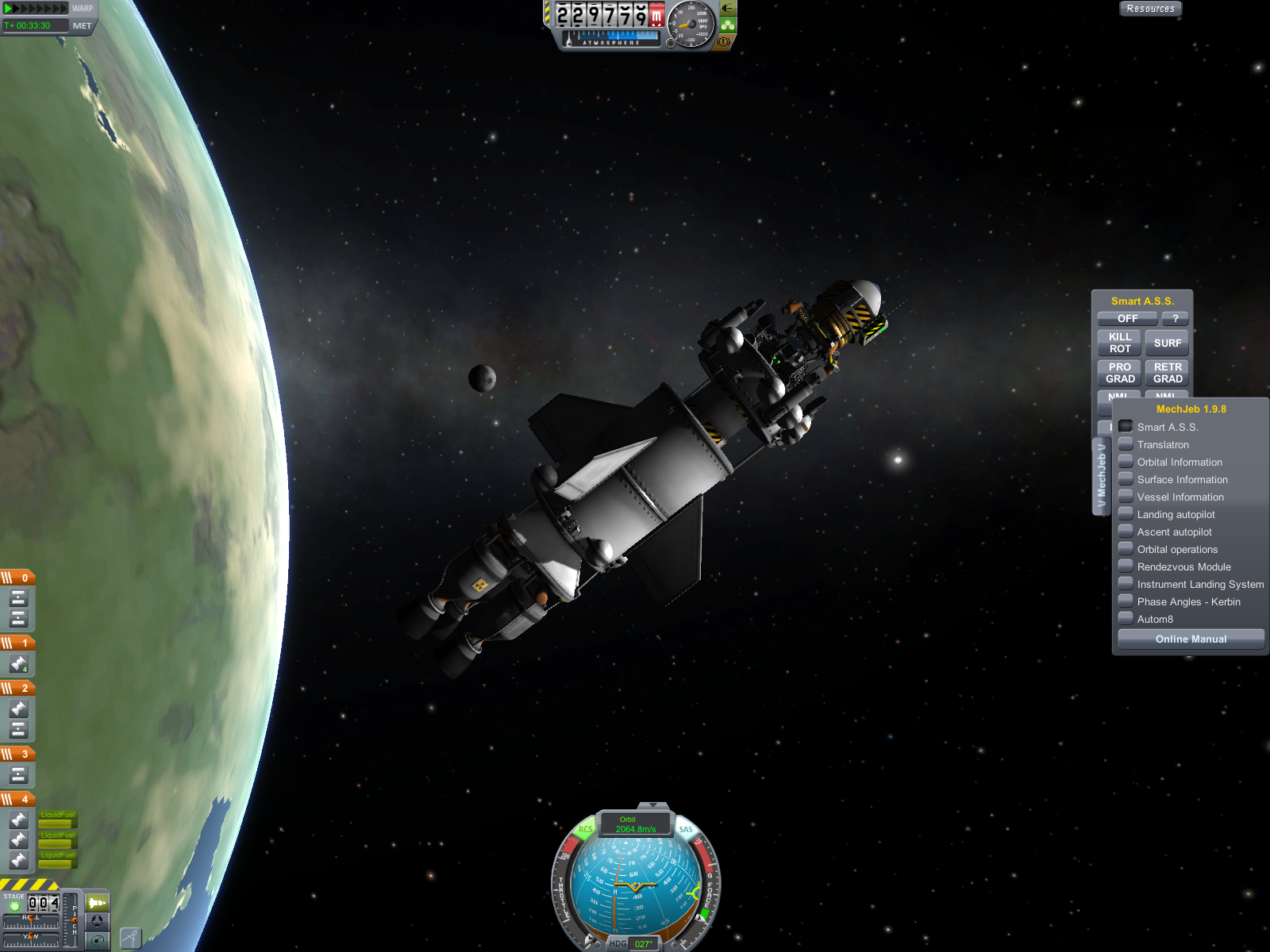Image resolution: width=1270 pixels, height=952 pixels.
Task: Activate RETR GRAD orientation
Action: click(1167, 373)
